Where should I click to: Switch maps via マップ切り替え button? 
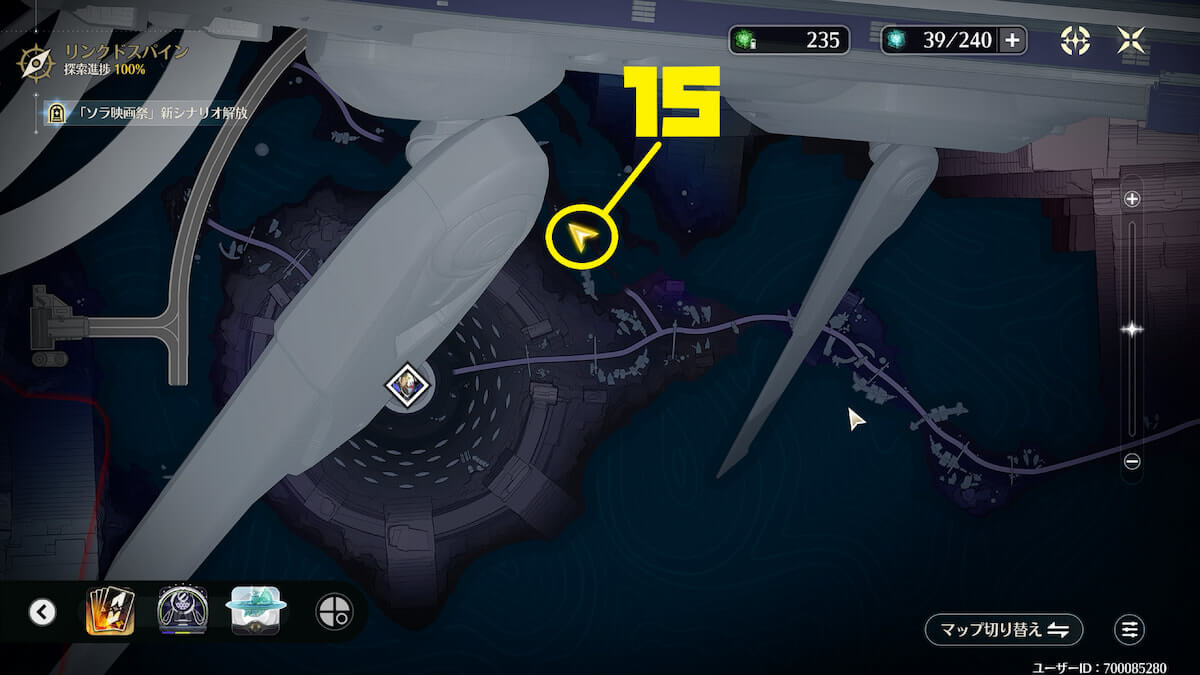pyautogui.click(x=1003, y=629)
